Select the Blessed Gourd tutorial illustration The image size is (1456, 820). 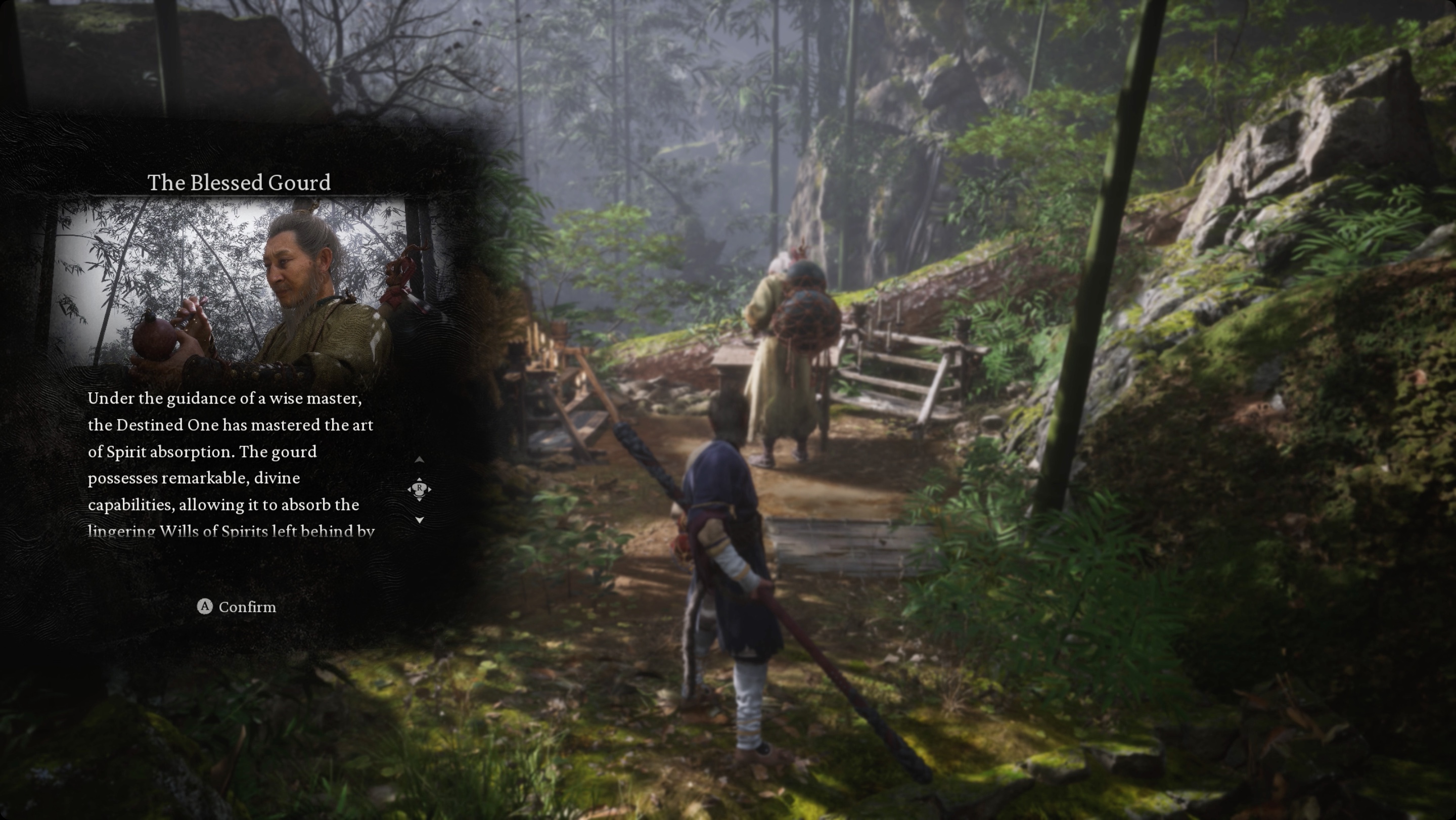point(238,287)
